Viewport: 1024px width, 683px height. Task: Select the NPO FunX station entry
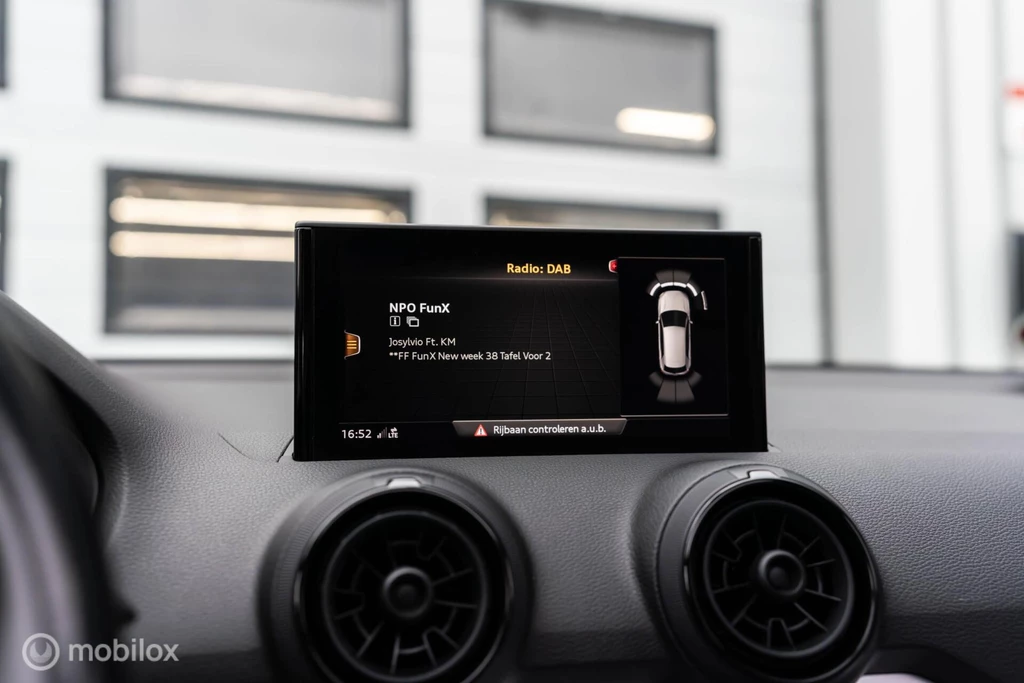point(419,308)
